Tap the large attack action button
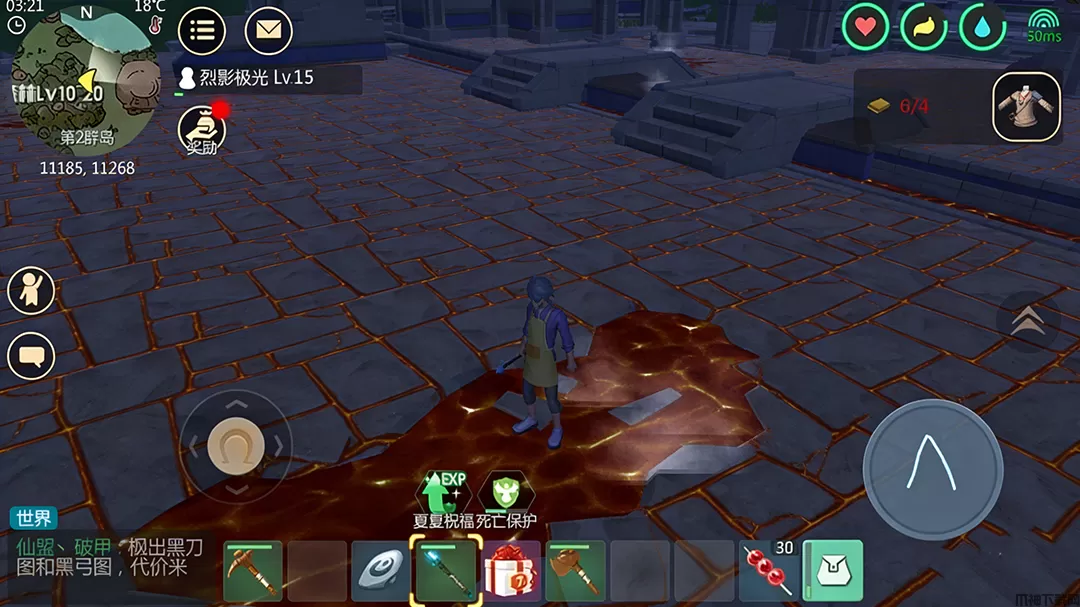The width and height of the screenshot is (1080, 607). tap(932, 469)
